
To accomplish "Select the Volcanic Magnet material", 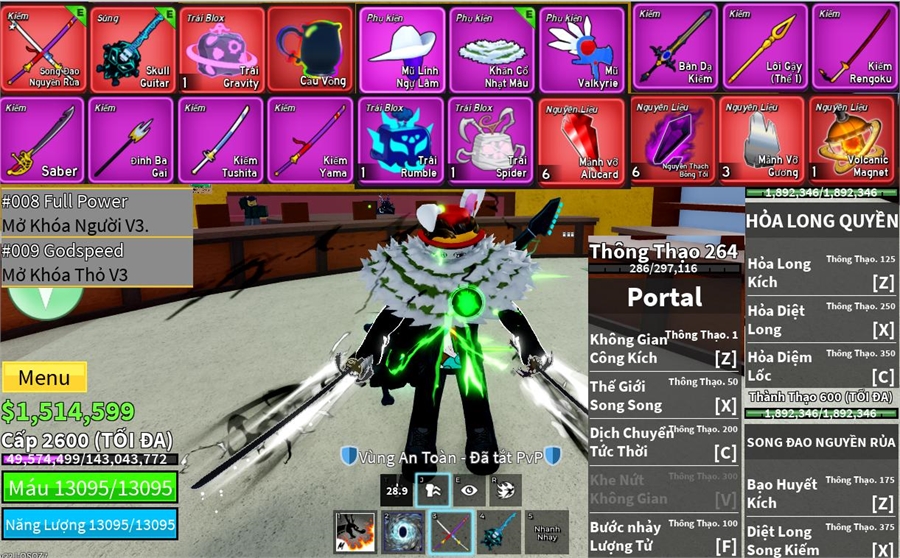I will tap(854, 139).
